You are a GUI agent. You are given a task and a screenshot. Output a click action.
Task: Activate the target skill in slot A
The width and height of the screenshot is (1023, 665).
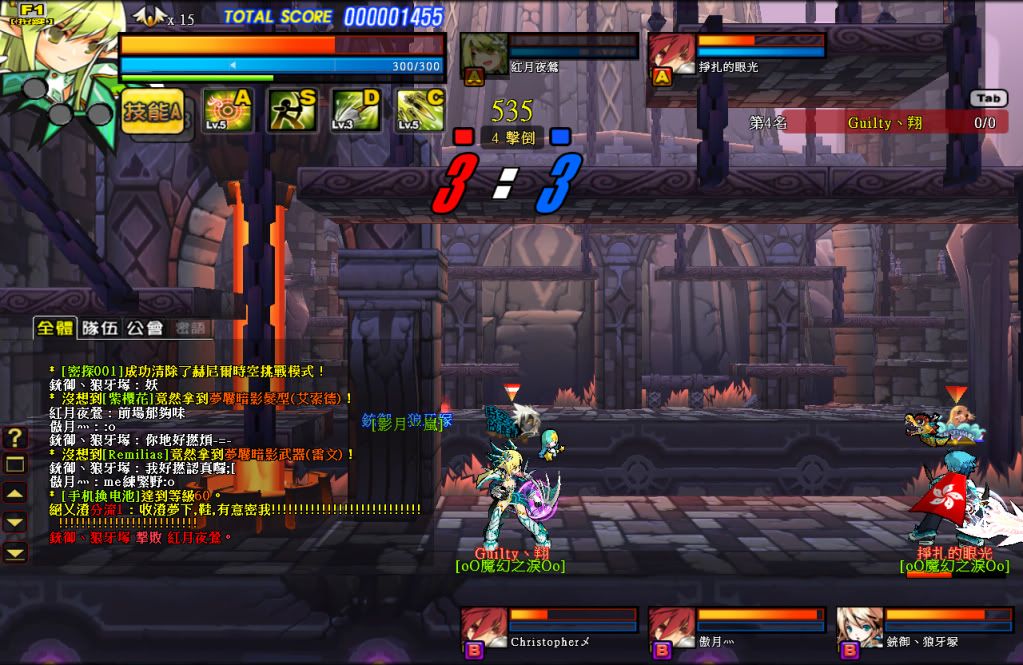[x=228, y=110]
